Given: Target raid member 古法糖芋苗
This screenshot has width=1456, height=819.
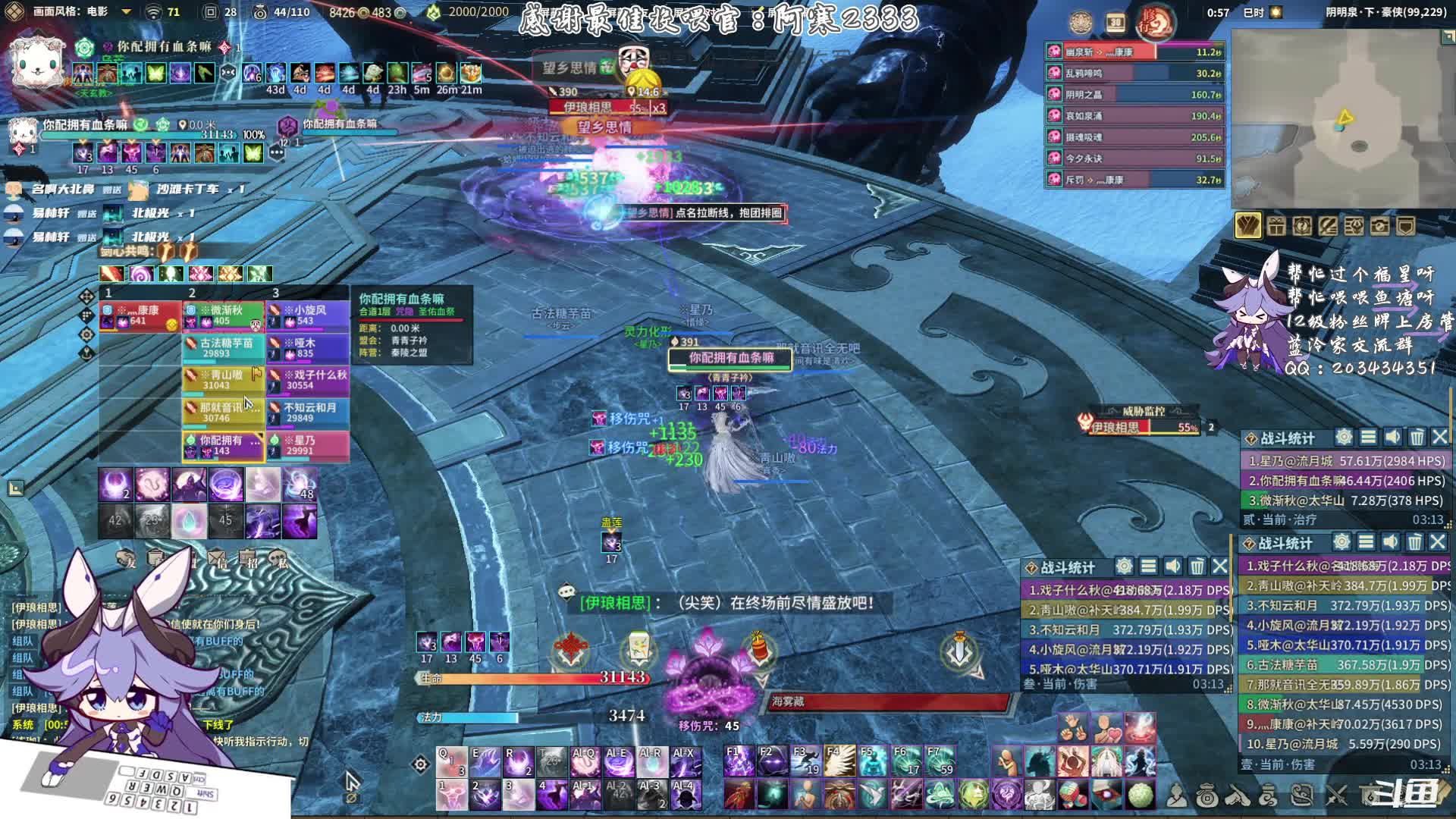Looking at the screenshot, I should click(224, 348).
